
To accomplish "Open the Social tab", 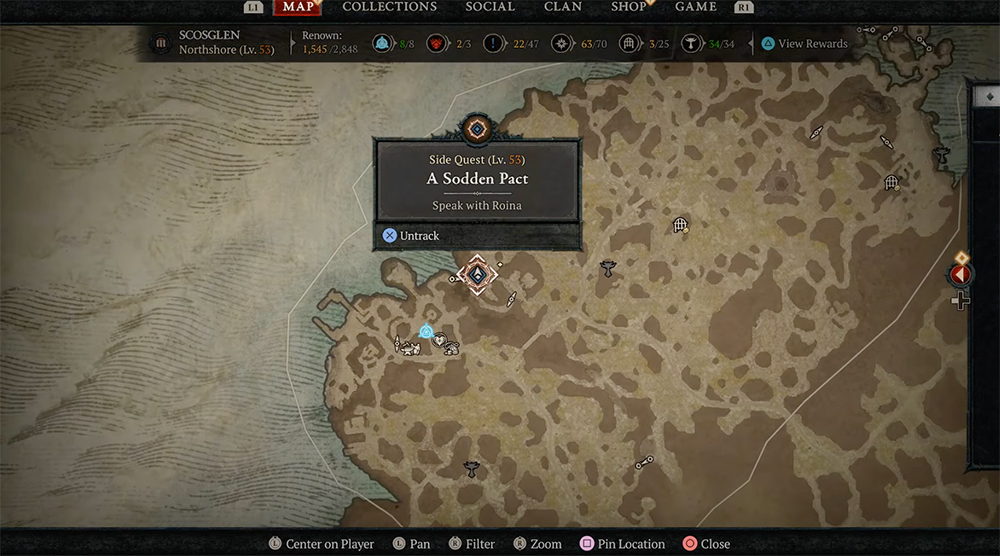I will (490, 7).
